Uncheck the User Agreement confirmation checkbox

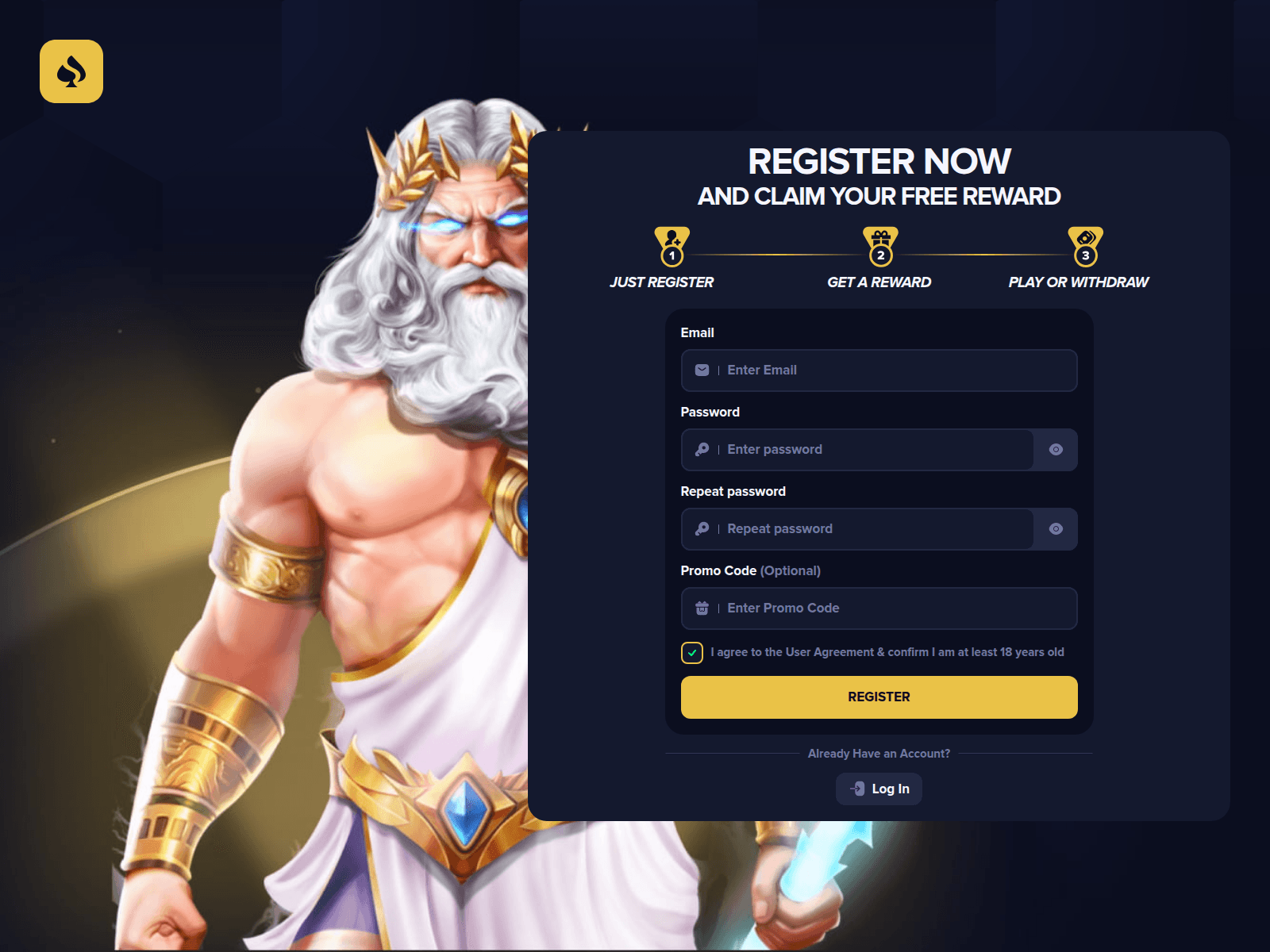coord(691,652)
